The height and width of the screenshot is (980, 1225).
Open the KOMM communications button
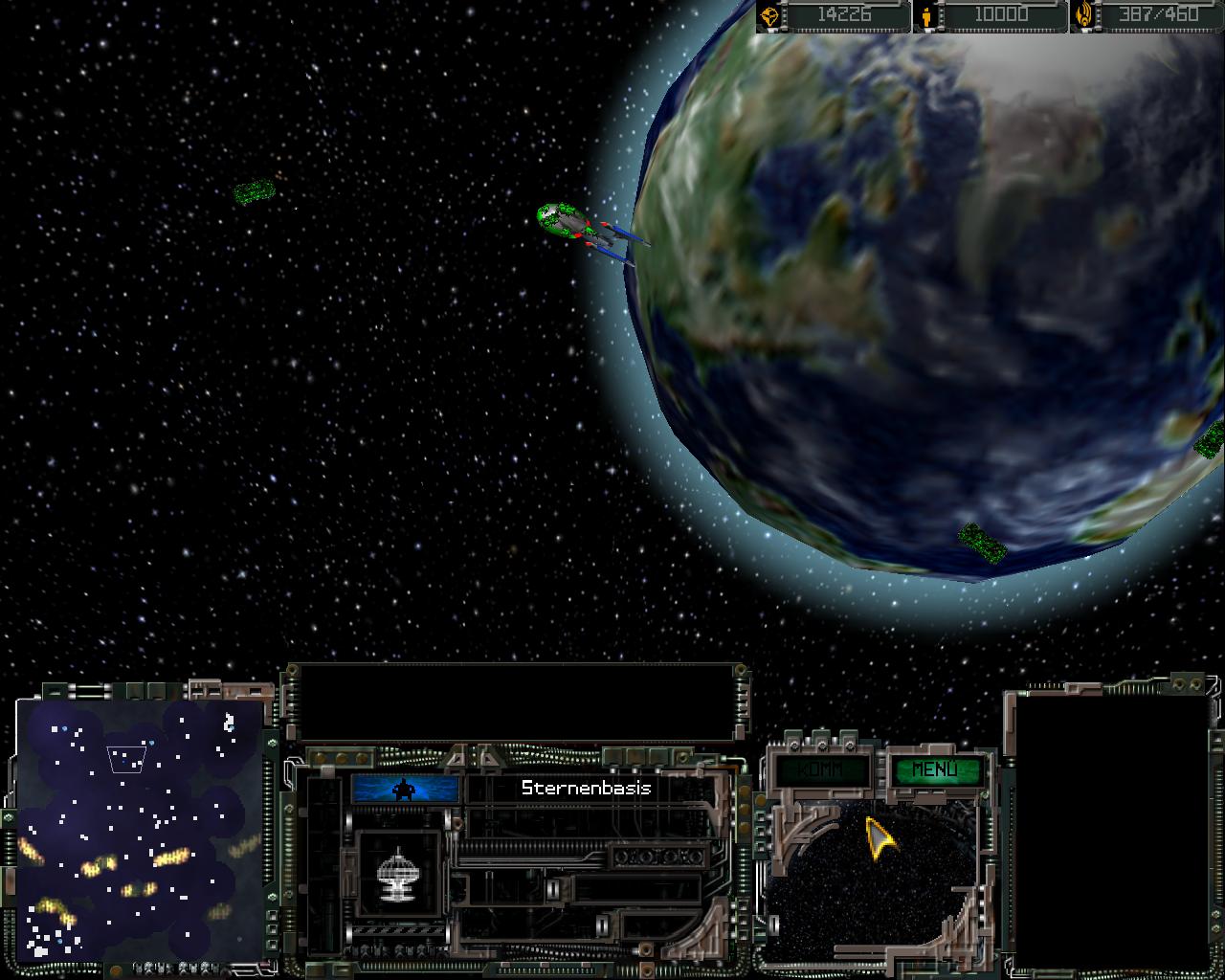pyautogui.click(x=821, y=769)
